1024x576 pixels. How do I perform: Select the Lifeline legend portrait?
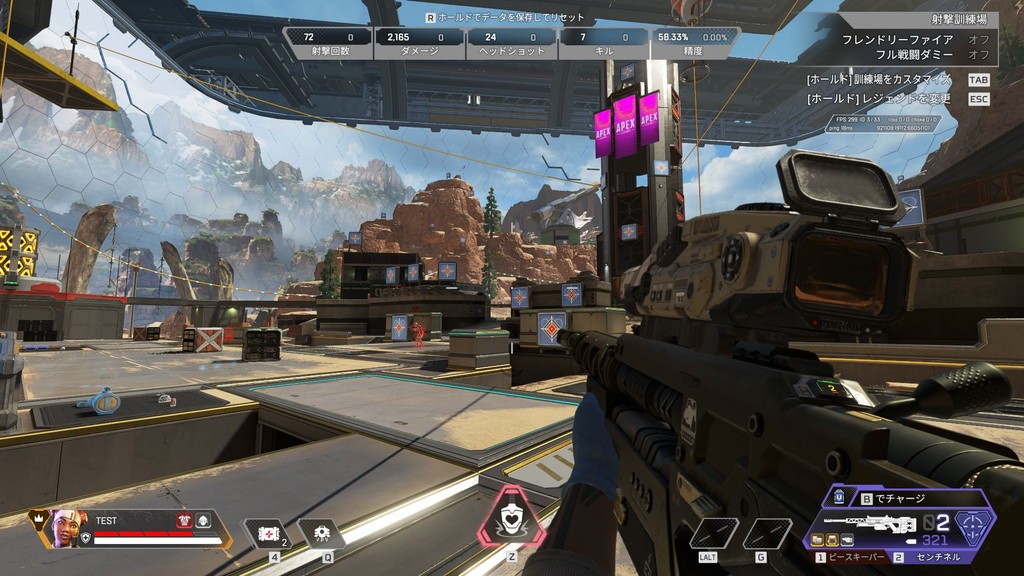pos(65,527)
